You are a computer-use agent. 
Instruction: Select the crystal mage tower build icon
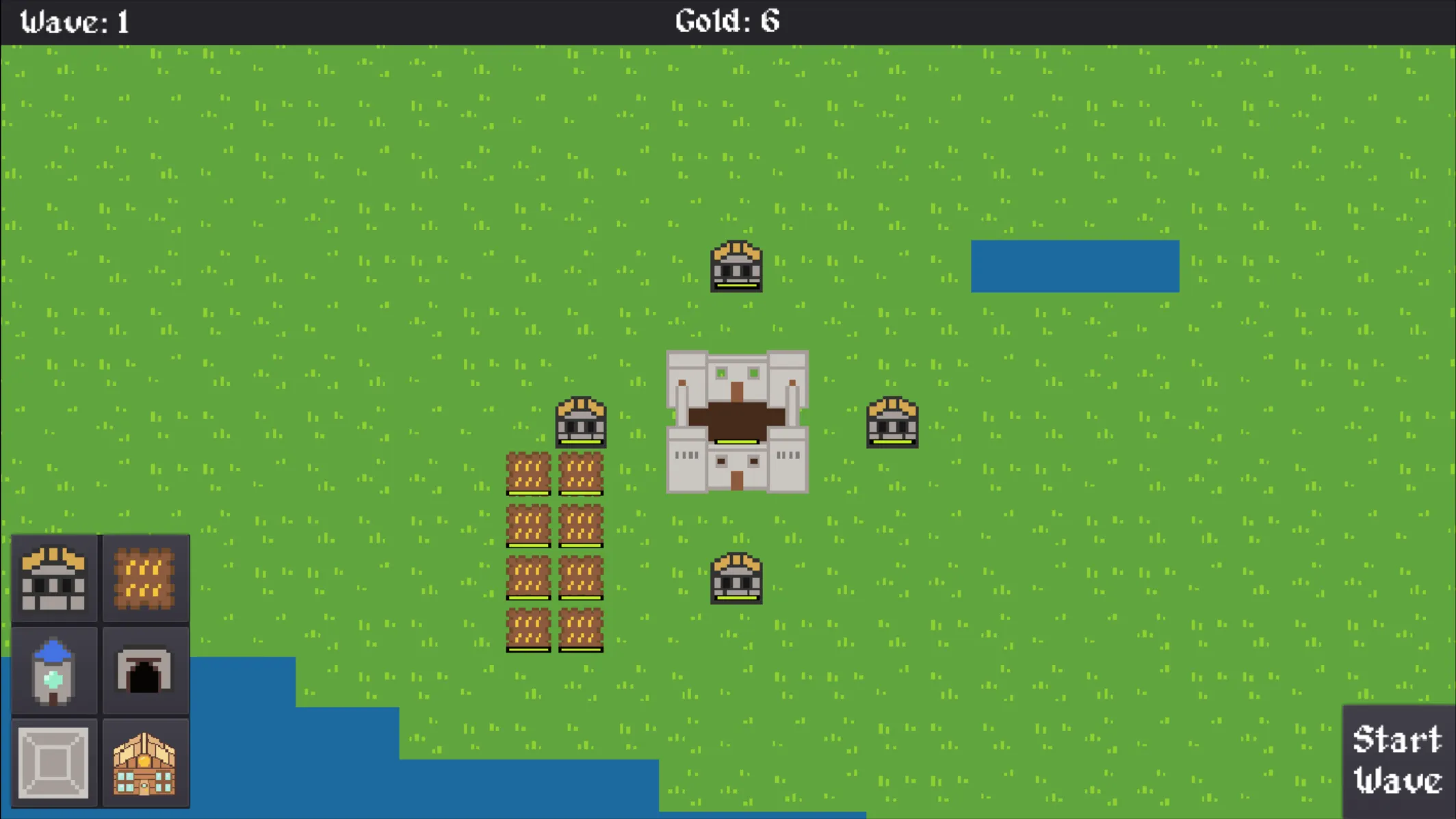pos(55,671)
